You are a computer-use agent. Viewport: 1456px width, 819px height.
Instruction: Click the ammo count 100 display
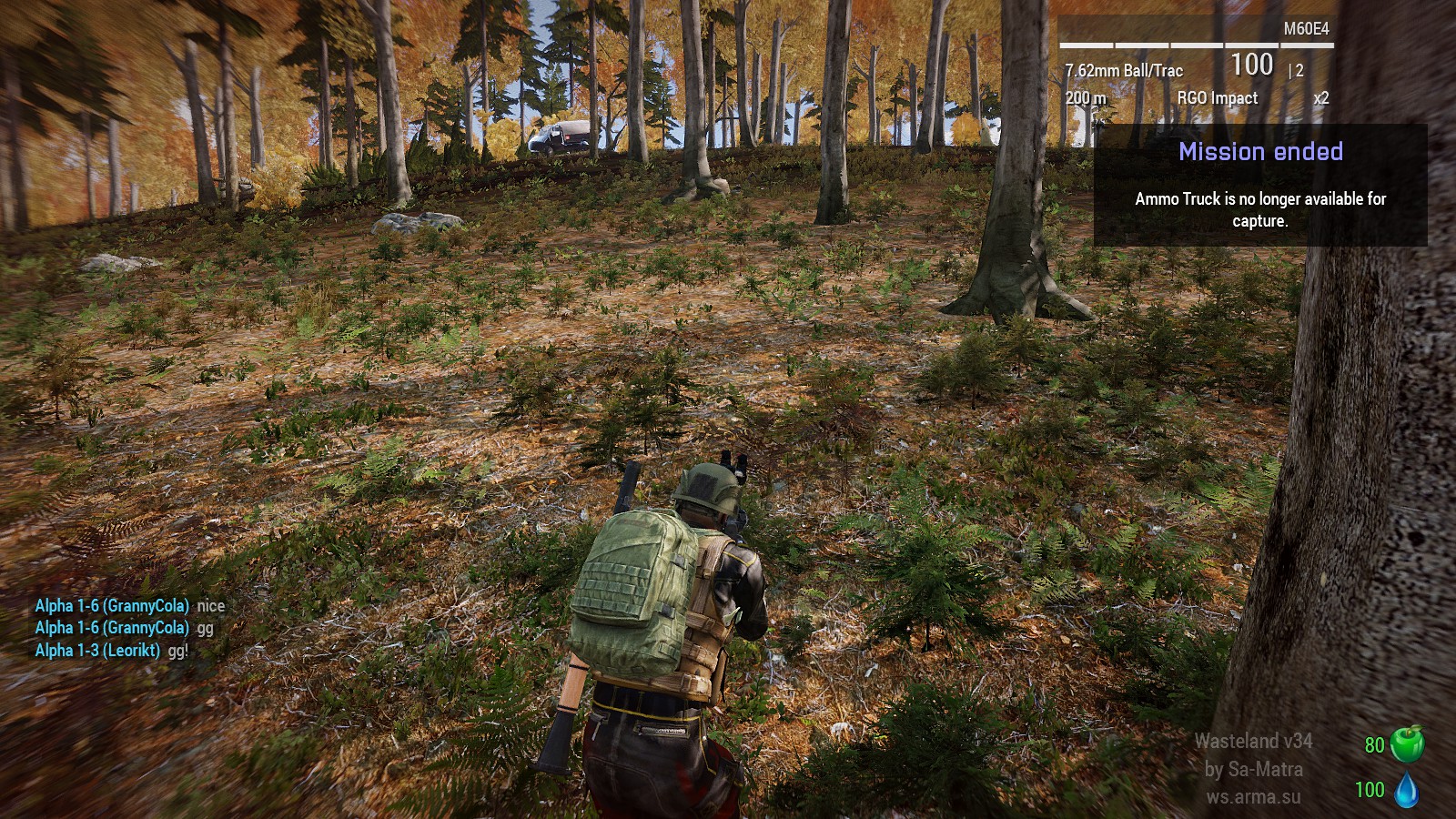coord(1252,66)
